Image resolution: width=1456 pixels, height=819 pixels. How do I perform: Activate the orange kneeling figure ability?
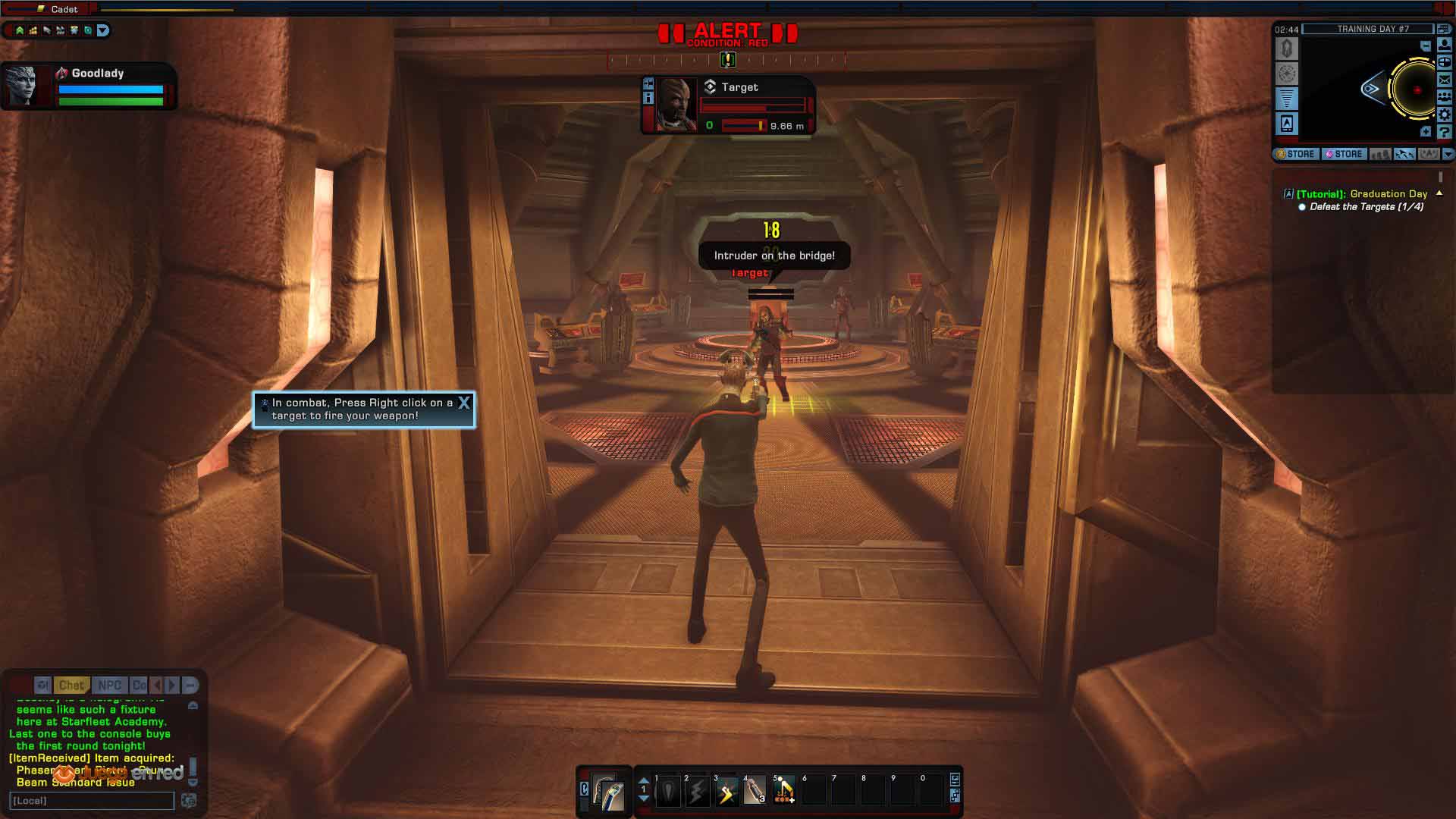coord(784,792)
